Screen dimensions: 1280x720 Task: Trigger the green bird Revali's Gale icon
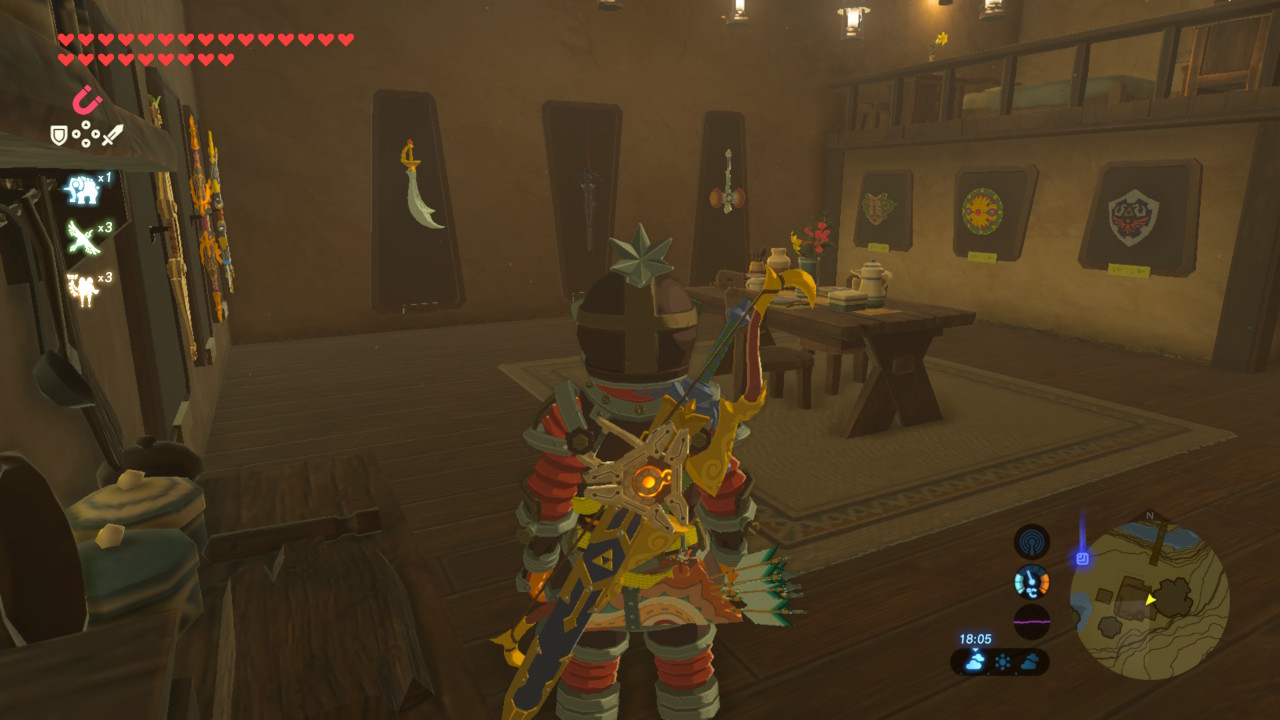pos(82,238)
